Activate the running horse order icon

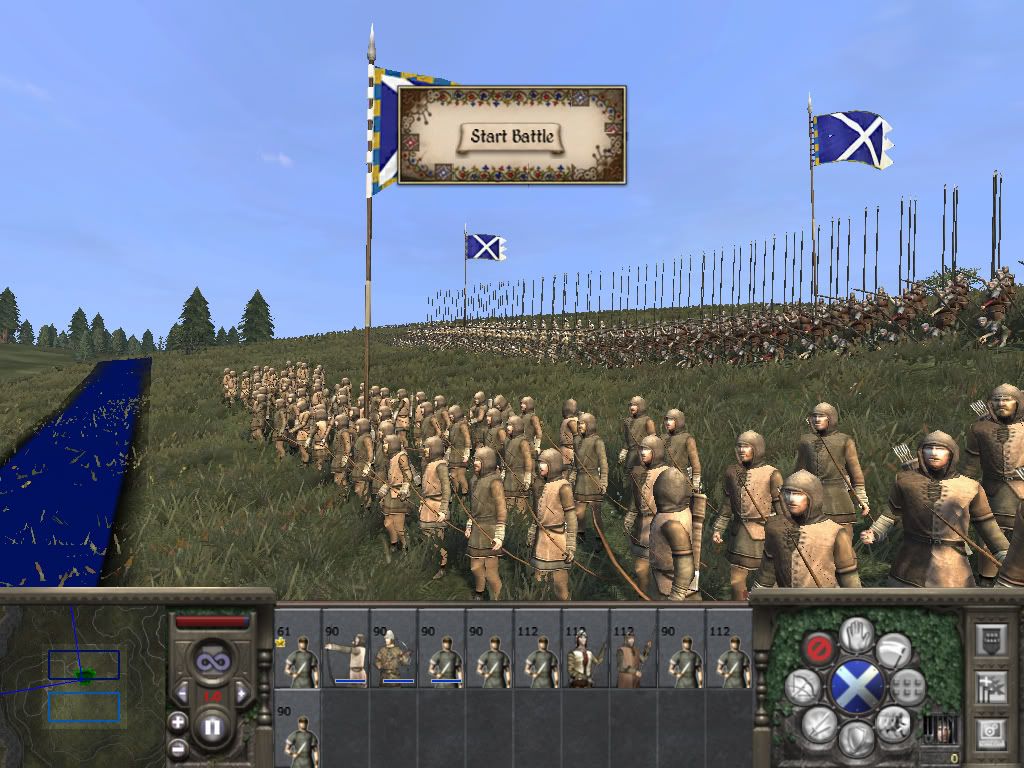tap(893, 722)
